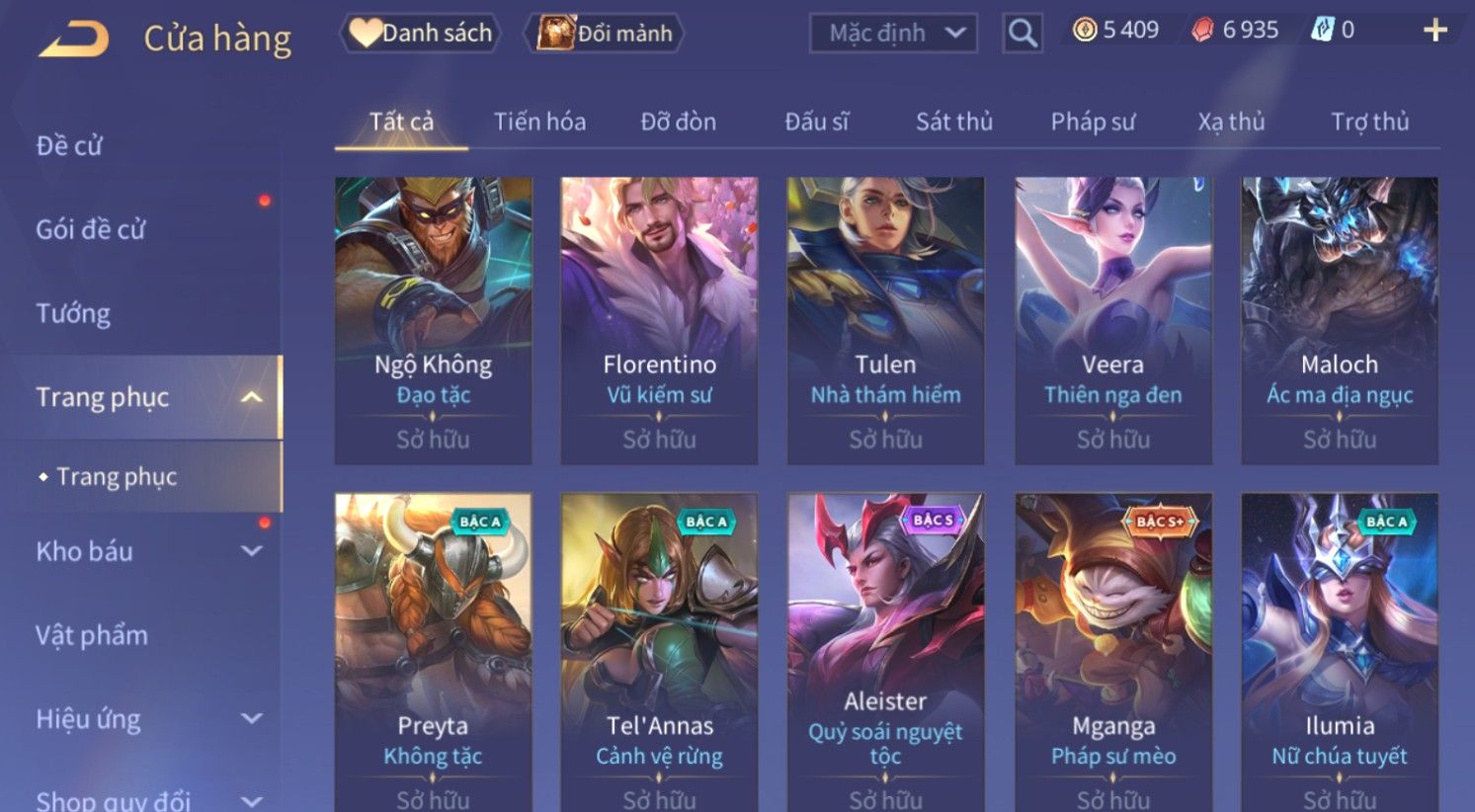Image resolution: width=1475 pixels, height=812 pixels.
Task: Open the Đổi mảnh exchange
Action: coord(605,34)
